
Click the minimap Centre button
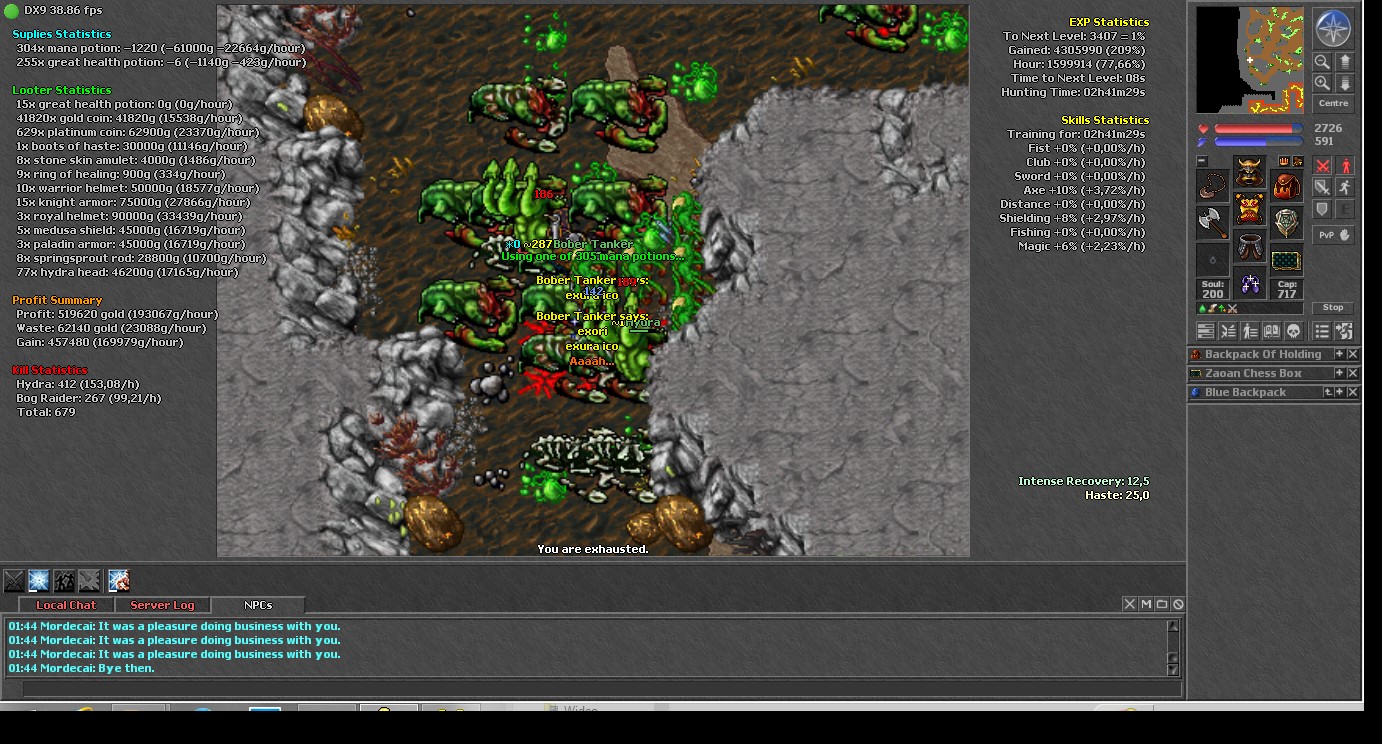click(x=1333, y=104)
